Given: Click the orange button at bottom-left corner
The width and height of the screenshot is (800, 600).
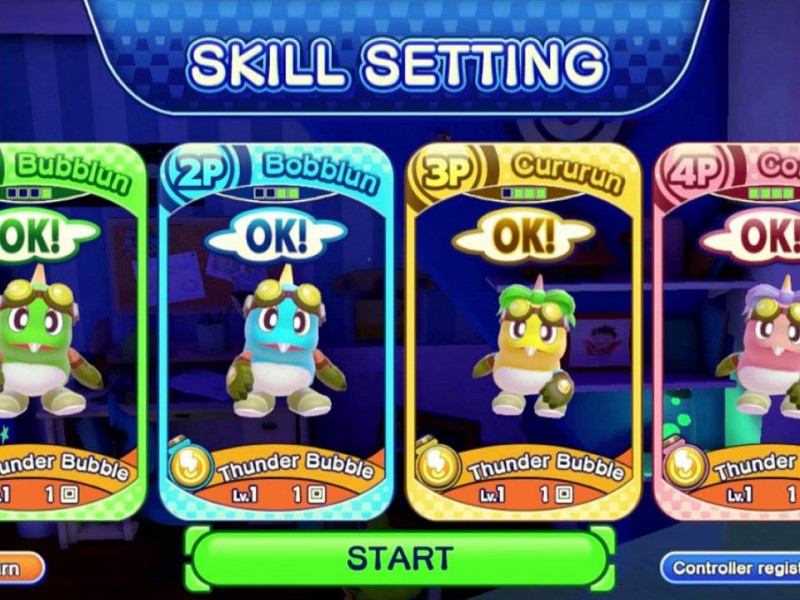Looking at the screenshot, I should click(x=18, y=568).
